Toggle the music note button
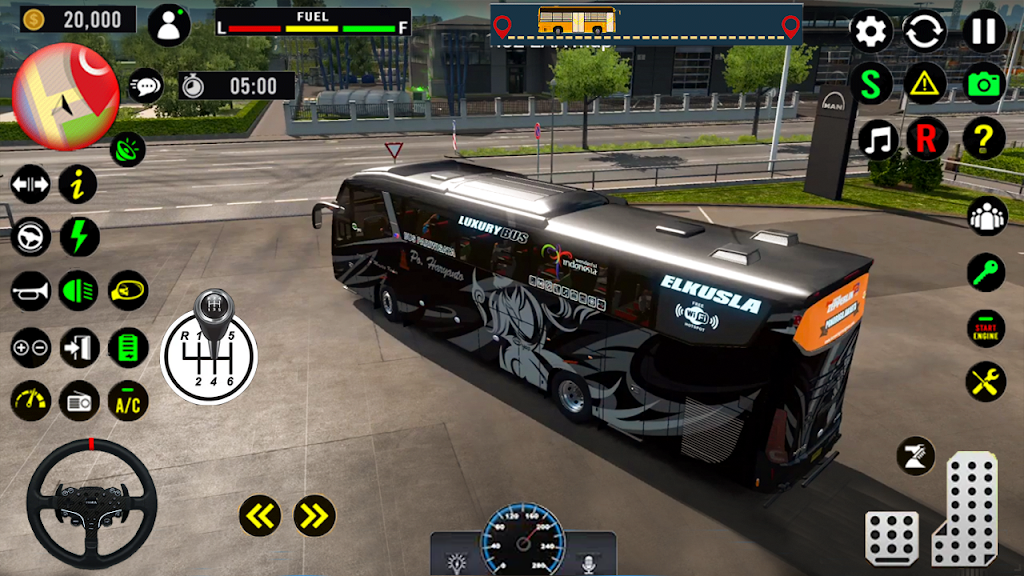The image size is (1024, 576). click(879, 139)
